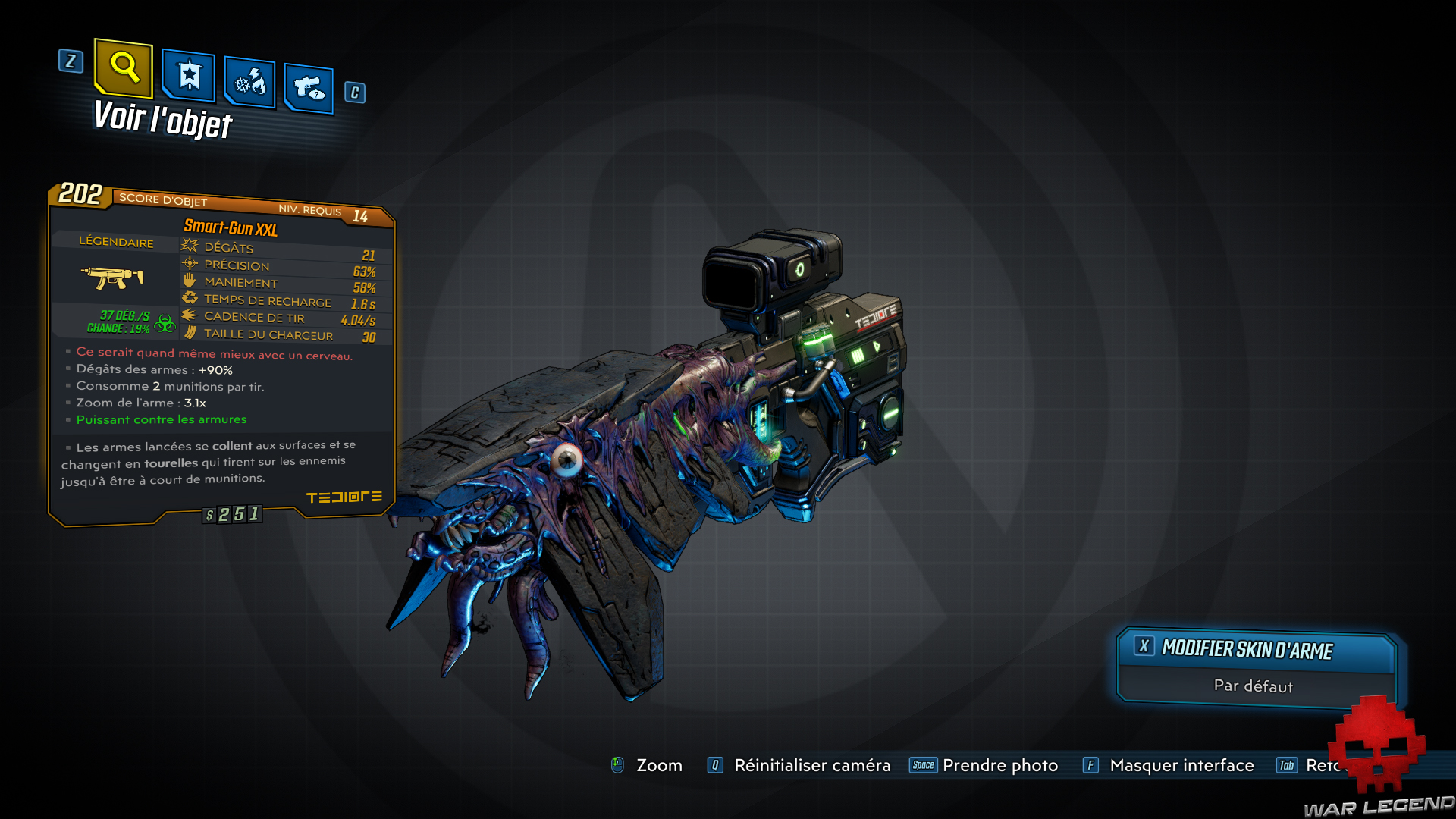This screenshot has height=819, width=1456.
Task: Click the Maniement hand icon
Action: click(x=188, y=281)
